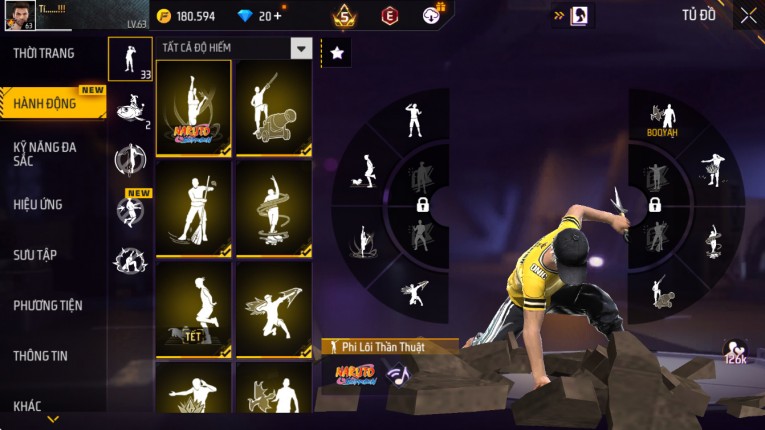Viewport: 765px width, 430px height.
Task: Show the Thông Tin tab
Action: (x=40, y=355)
